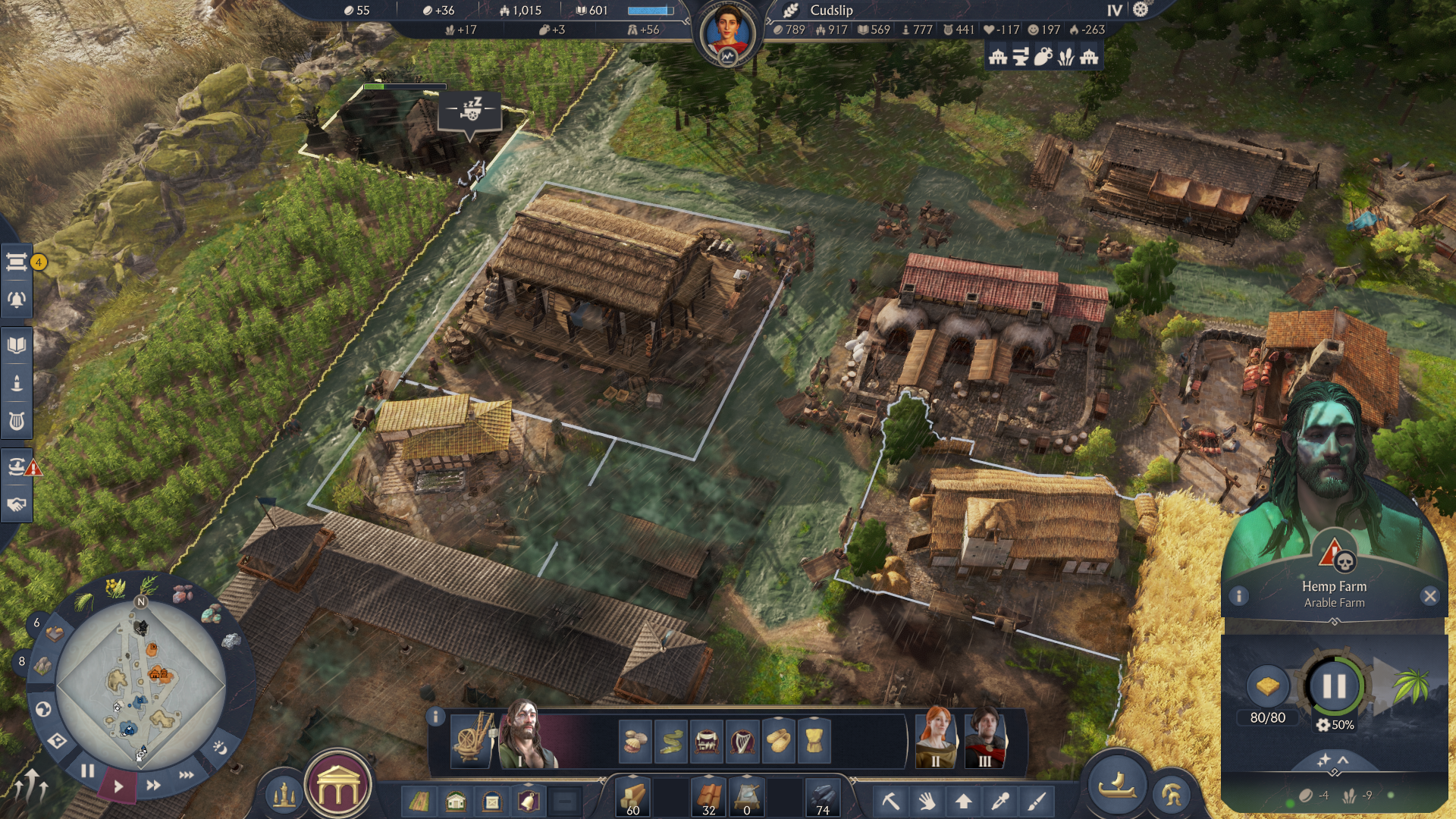
Task: Open the main build menu temple button
Action: click(337, 789)
